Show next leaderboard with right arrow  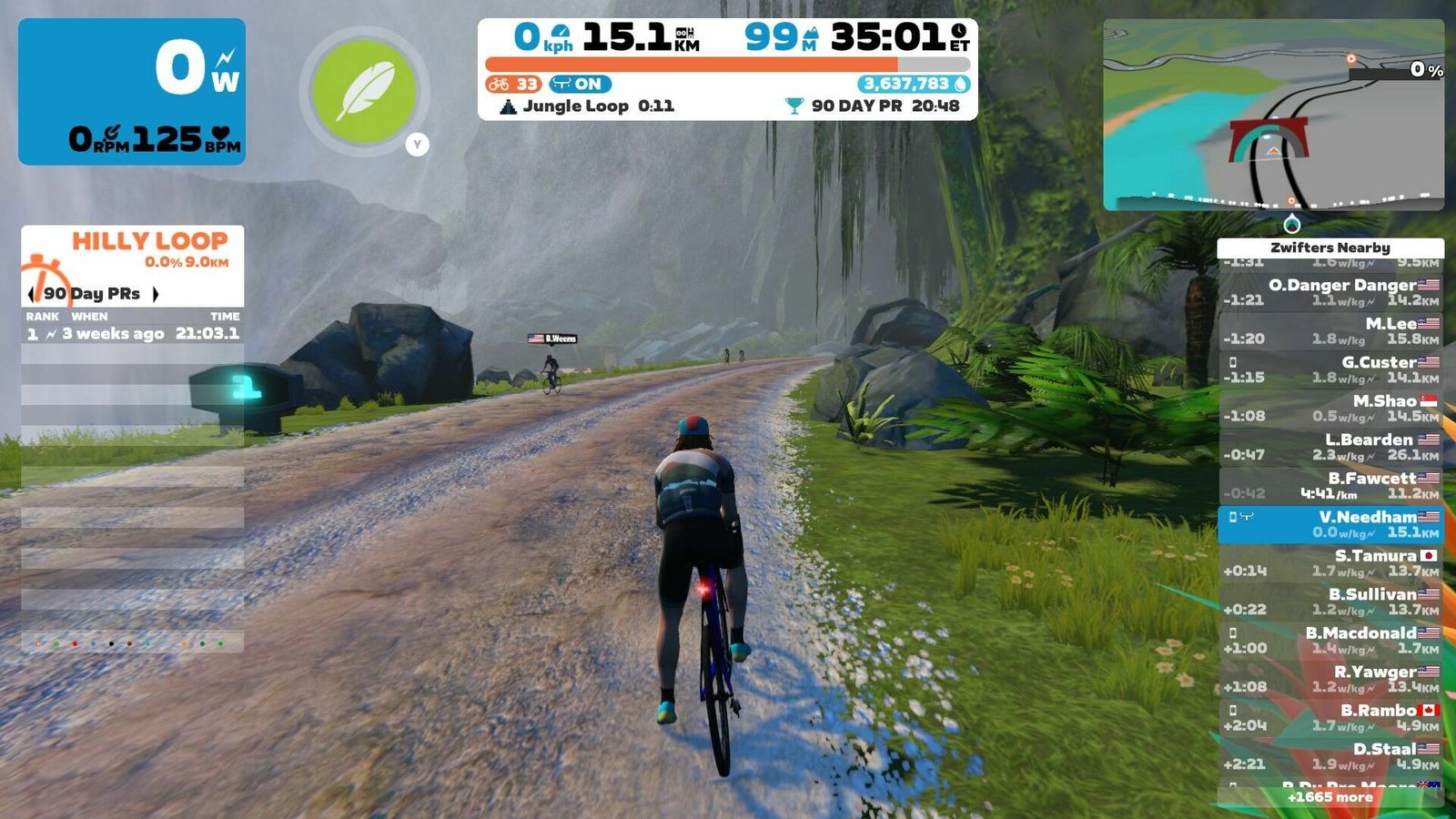click(156, 294)
